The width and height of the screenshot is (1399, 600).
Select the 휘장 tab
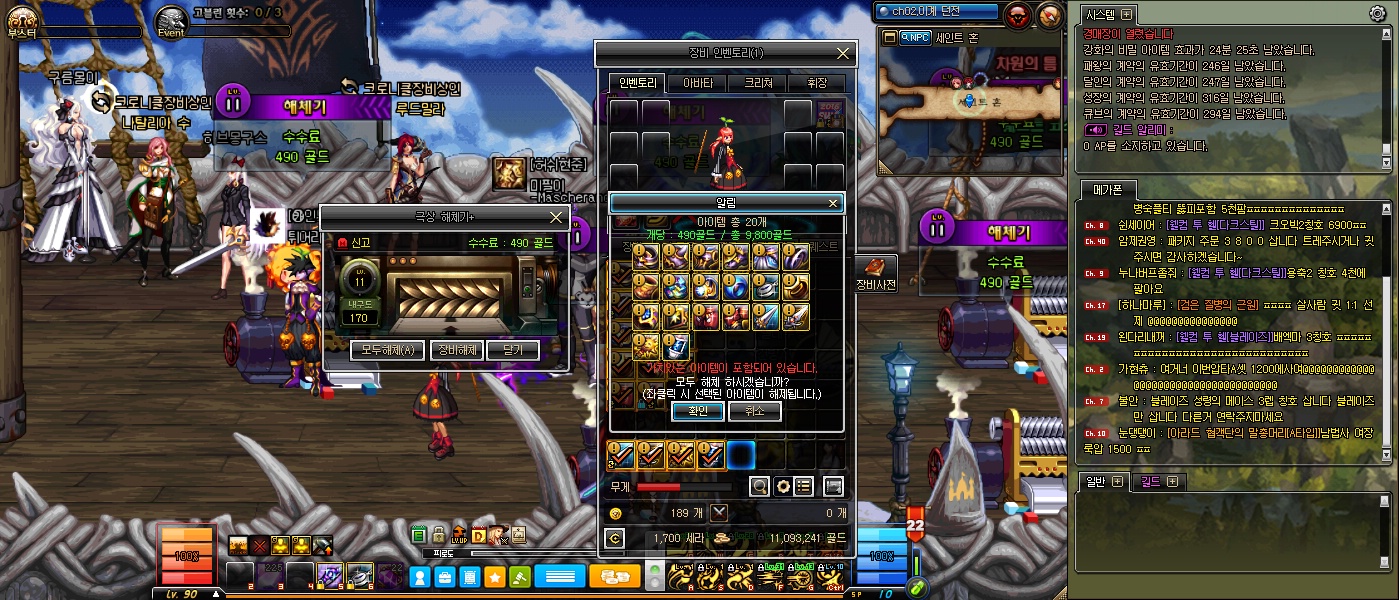[x=816, y=83]
